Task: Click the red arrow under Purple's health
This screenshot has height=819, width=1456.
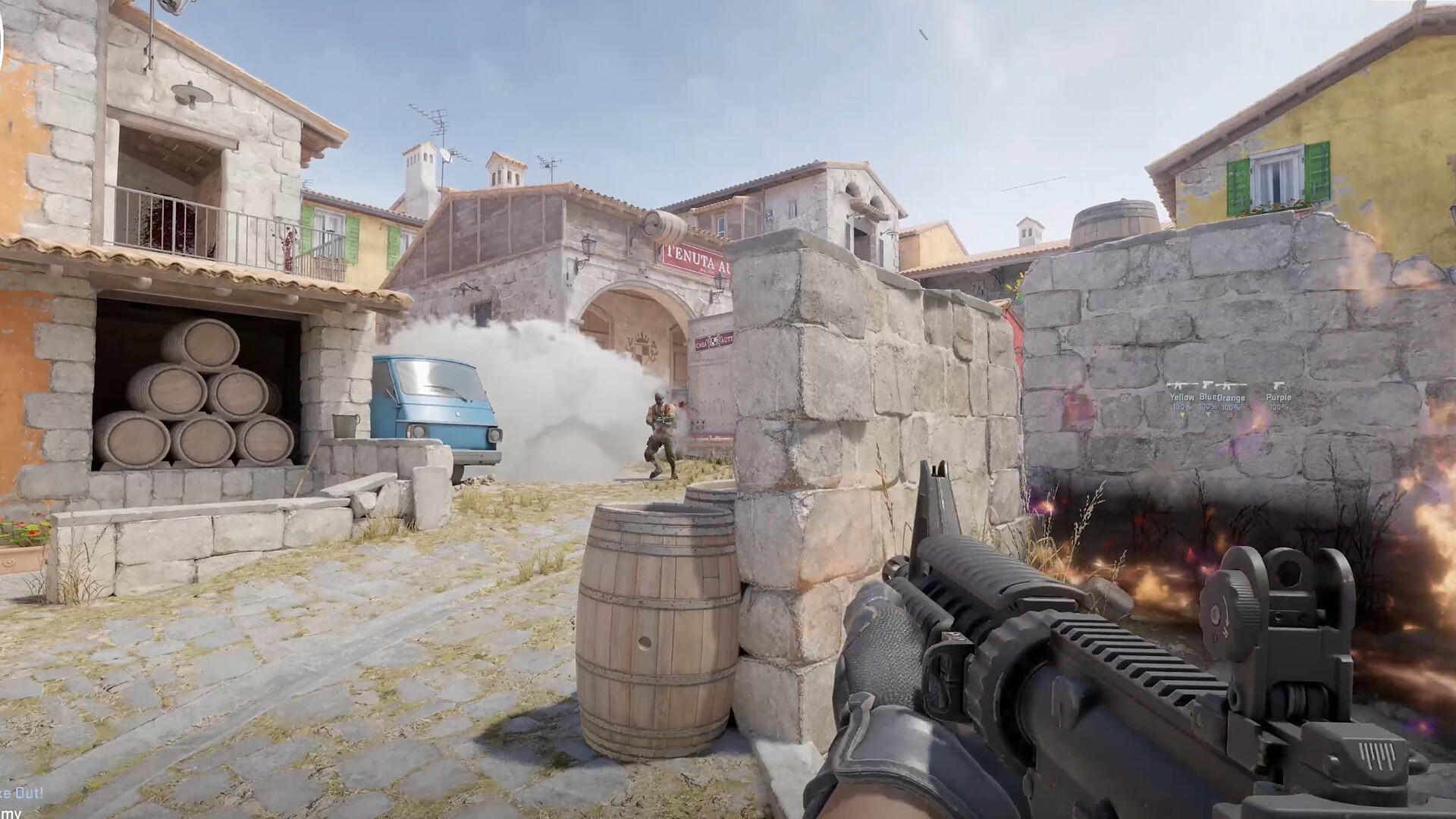Action: click(1276, 414)
